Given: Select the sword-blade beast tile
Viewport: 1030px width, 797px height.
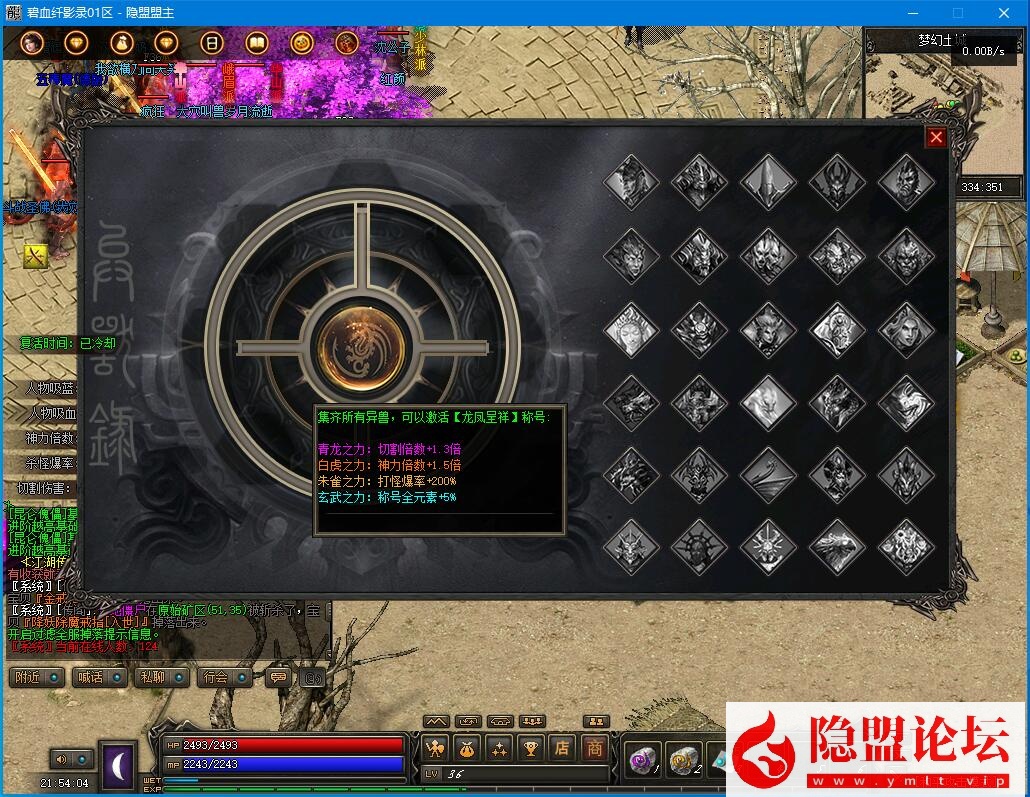Looking at the screenshot, I should click(x=768, y=182).
